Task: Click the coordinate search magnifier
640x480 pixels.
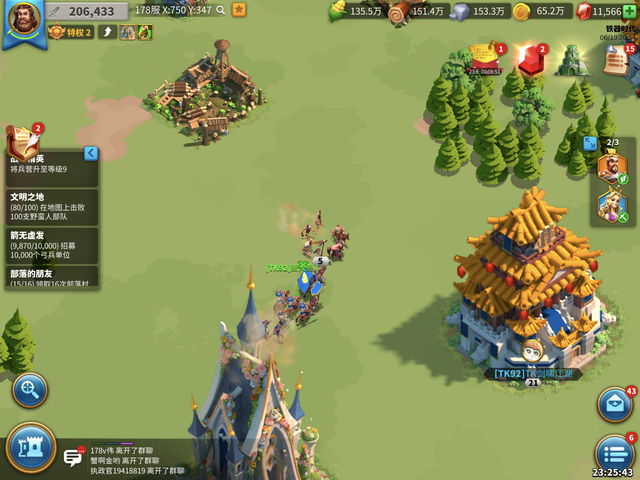Action: [x=221, y=10]
